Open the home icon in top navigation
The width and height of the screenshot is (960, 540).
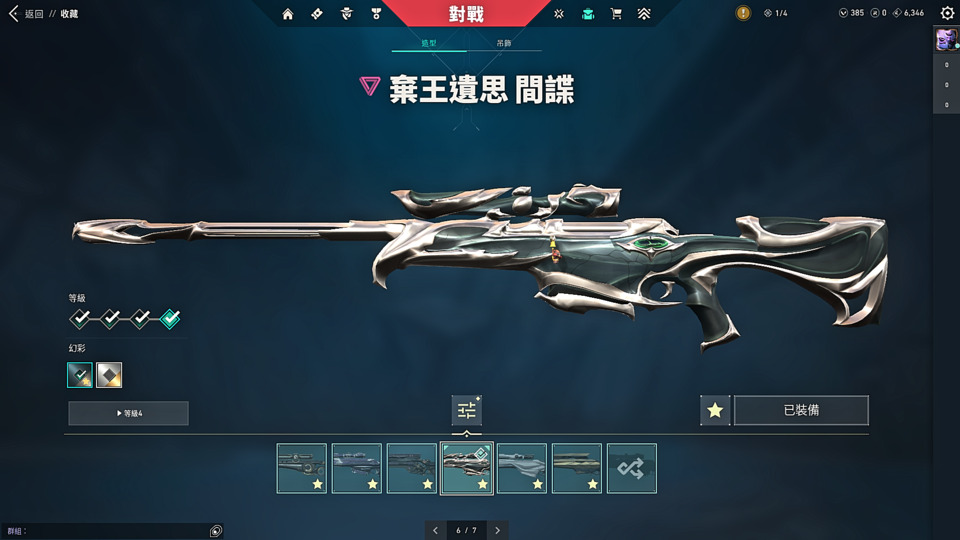[288, 14]
